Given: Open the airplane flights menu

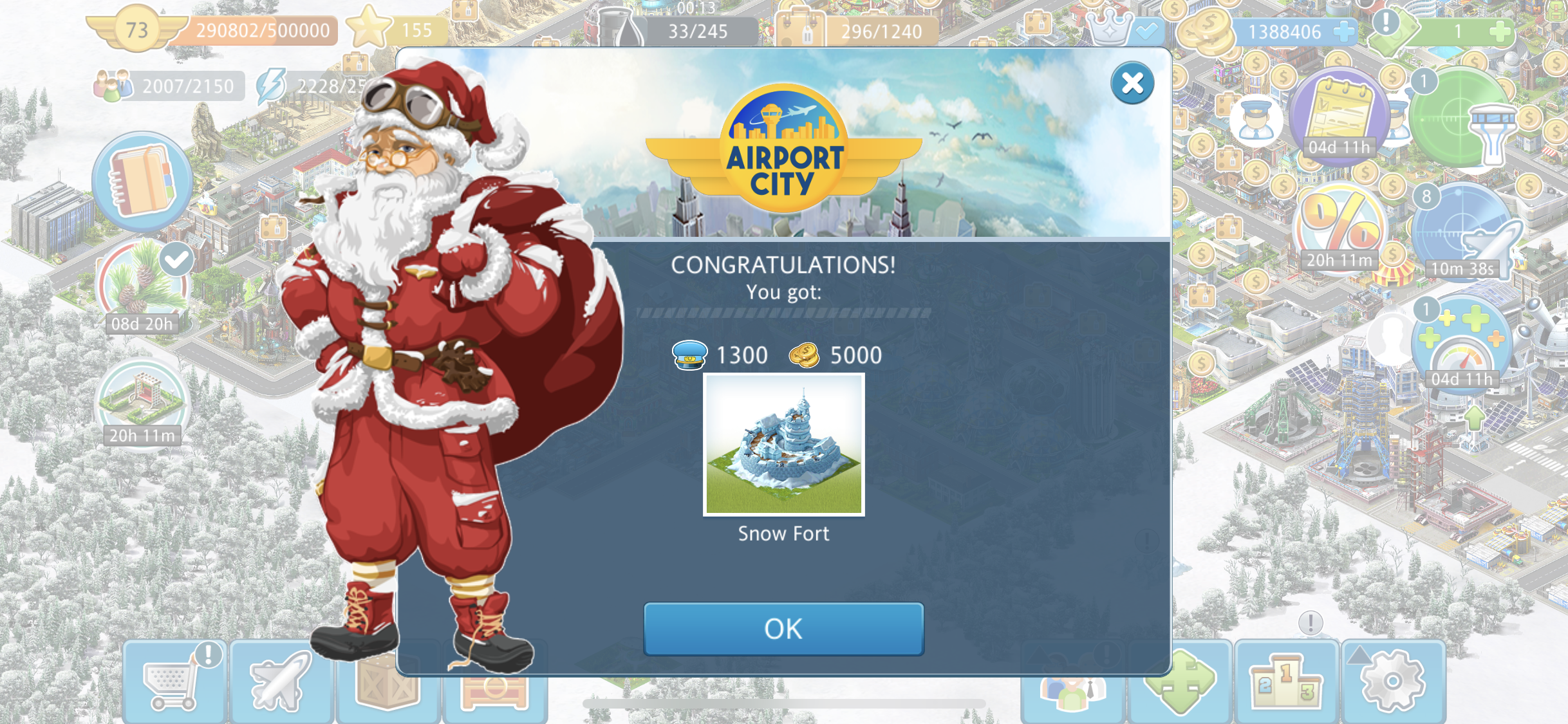Looking at the screenshot, I should click(281, 682).
